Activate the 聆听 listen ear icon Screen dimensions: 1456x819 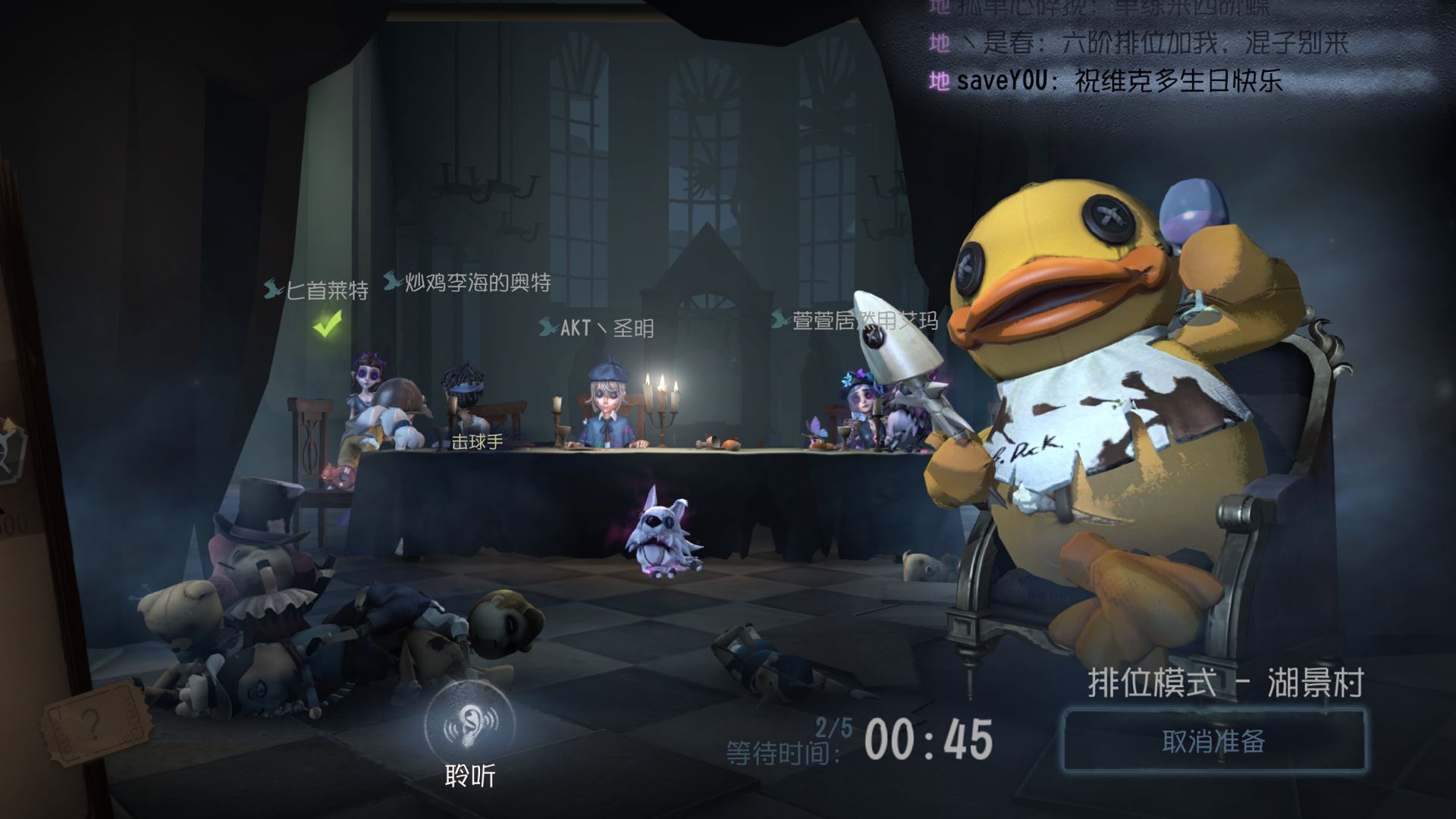(469, 726)
